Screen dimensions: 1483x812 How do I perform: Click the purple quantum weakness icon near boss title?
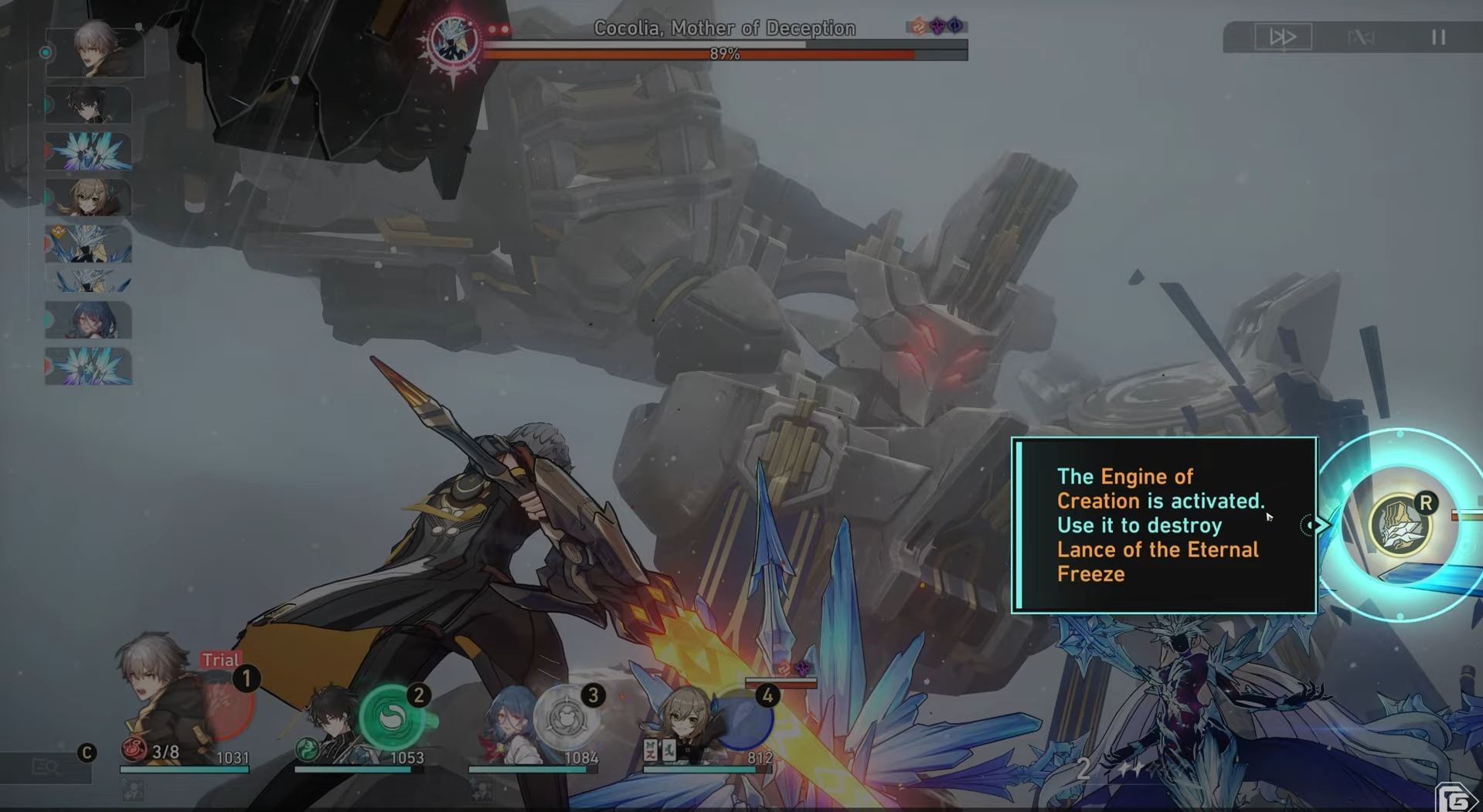pos(937,25)
